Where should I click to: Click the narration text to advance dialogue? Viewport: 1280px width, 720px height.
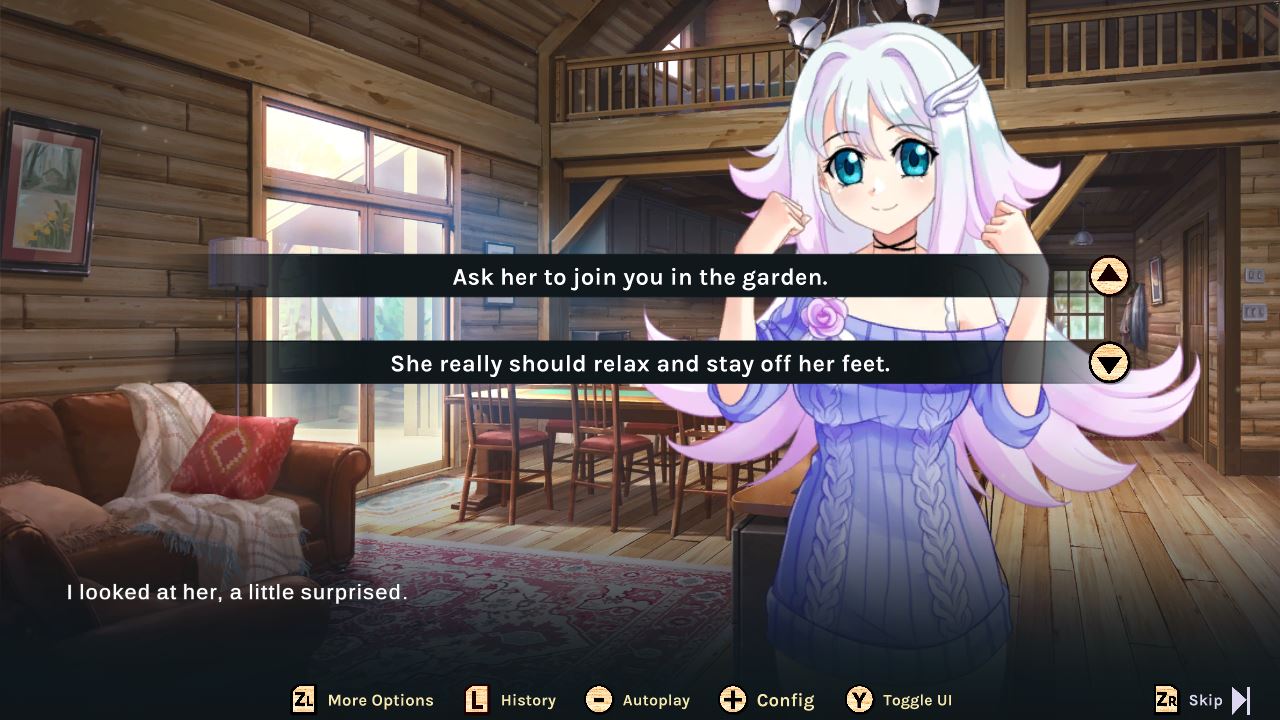coord(237,592)
